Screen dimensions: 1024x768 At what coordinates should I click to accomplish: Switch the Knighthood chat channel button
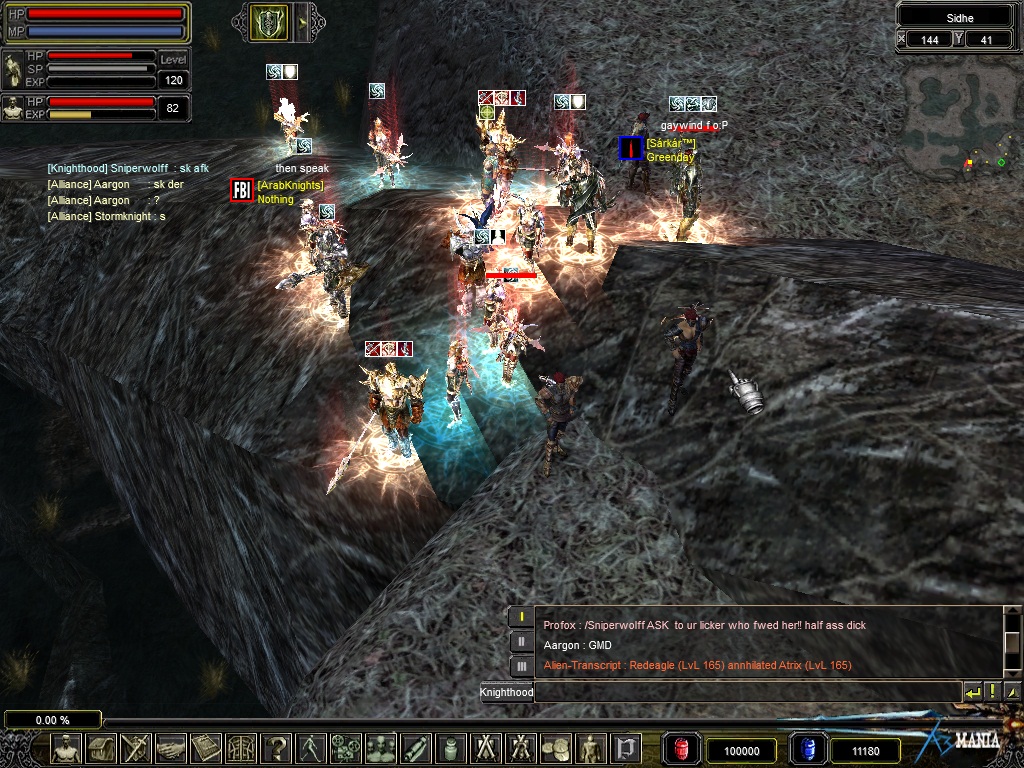pyautogui.click(x=507, y=692)
